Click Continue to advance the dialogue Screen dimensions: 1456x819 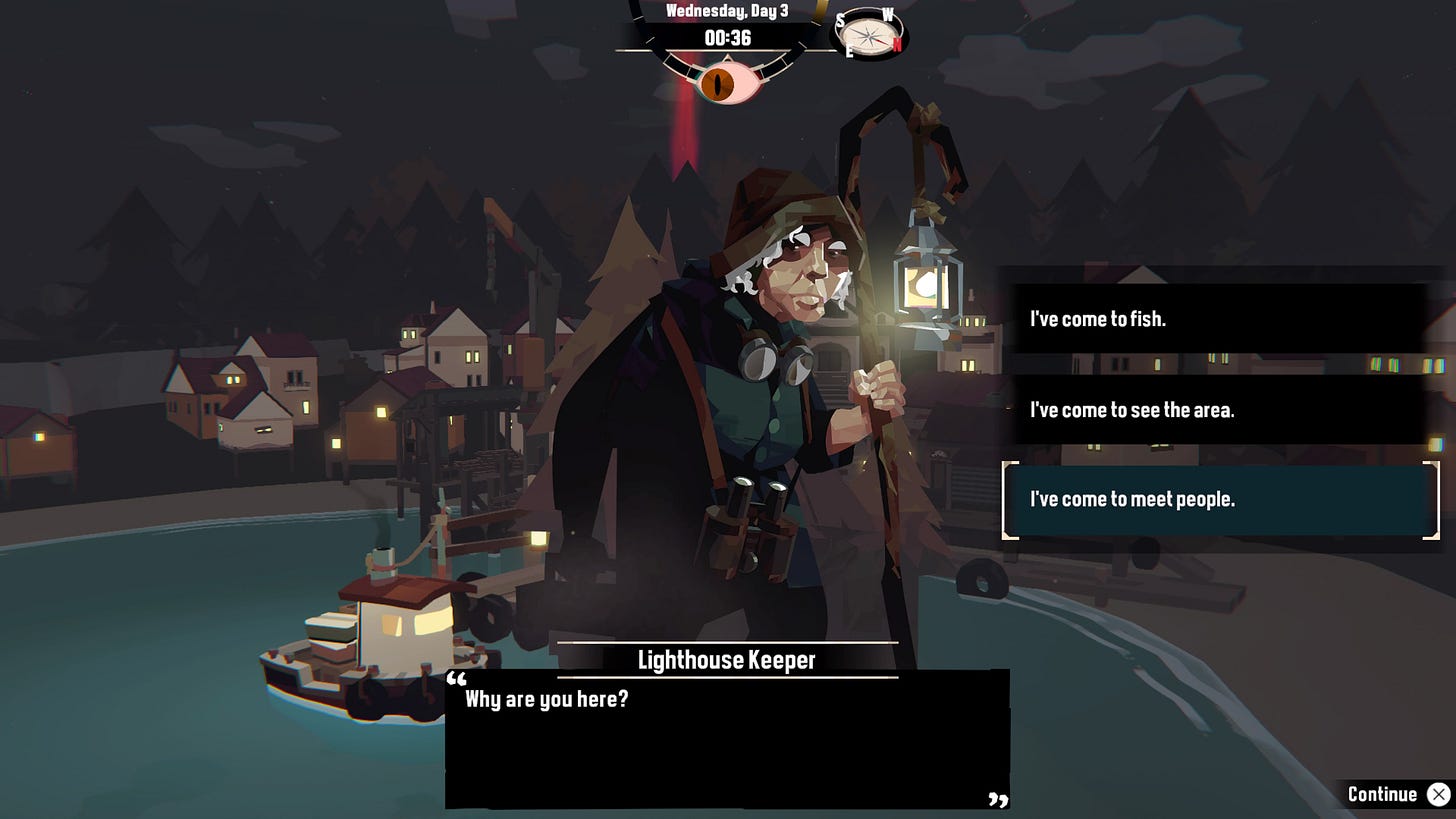1397,794
